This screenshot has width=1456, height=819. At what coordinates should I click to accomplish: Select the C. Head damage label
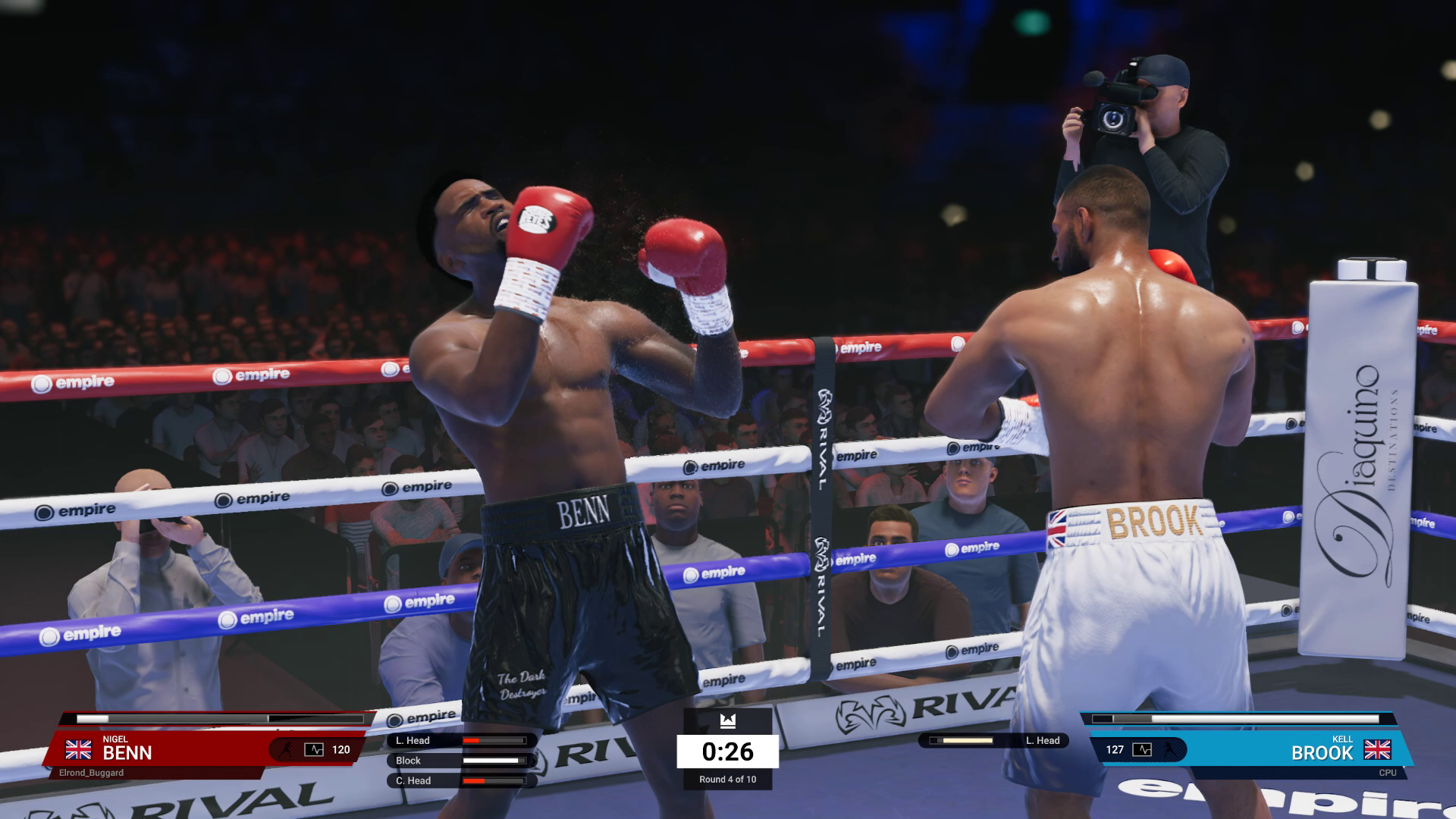pyautogui.click(x=413, y=780)
